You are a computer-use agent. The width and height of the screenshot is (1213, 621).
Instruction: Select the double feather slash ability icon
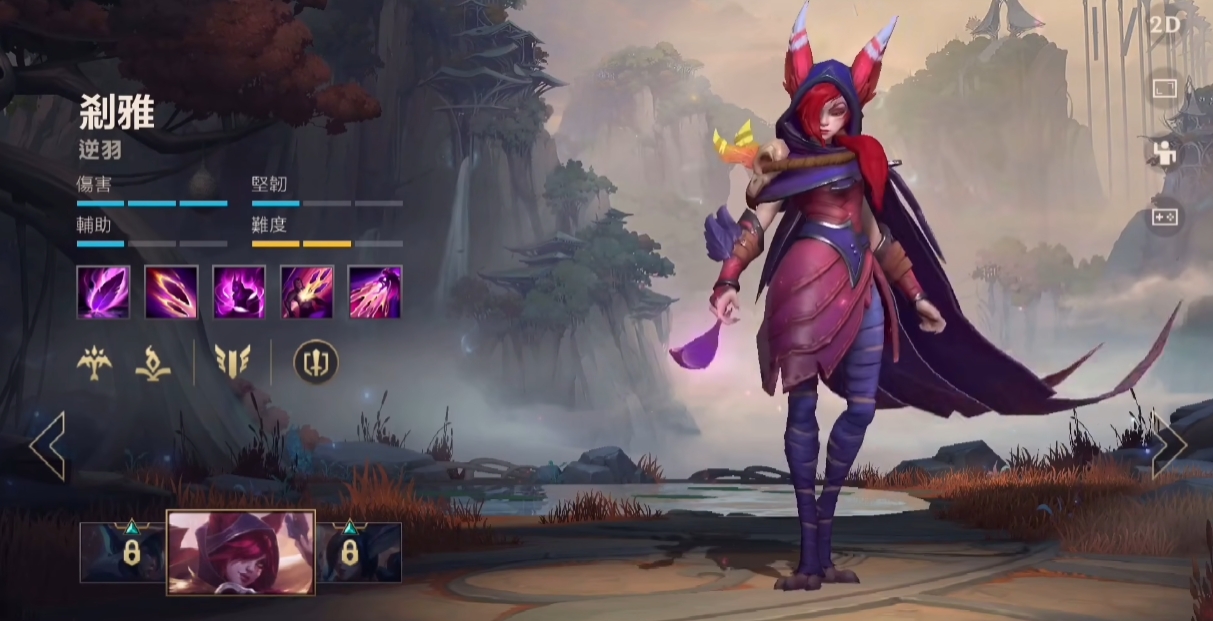click(x=171, y=292)
